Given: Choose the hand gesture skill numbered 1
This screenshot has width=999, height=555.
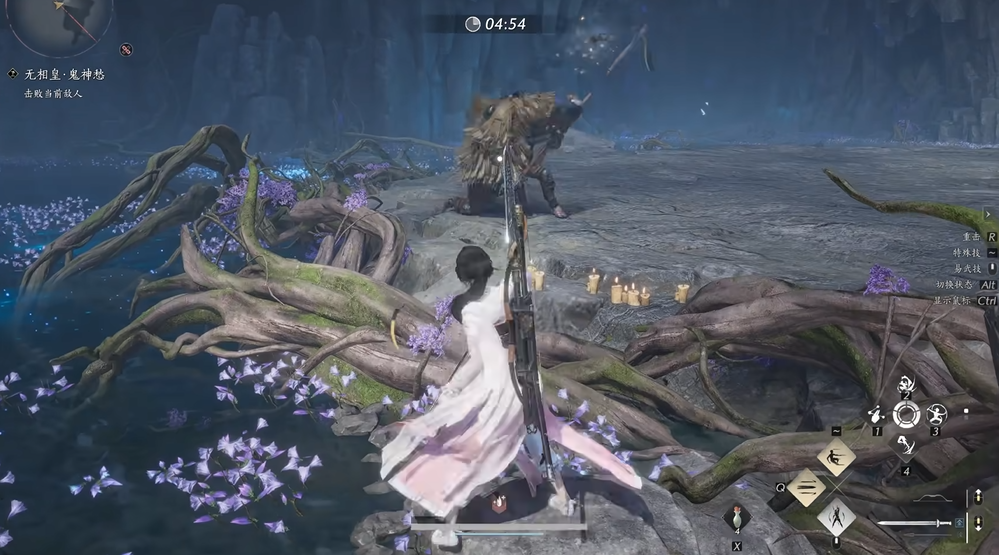Looking at the screenshot, I should (876, 413).
